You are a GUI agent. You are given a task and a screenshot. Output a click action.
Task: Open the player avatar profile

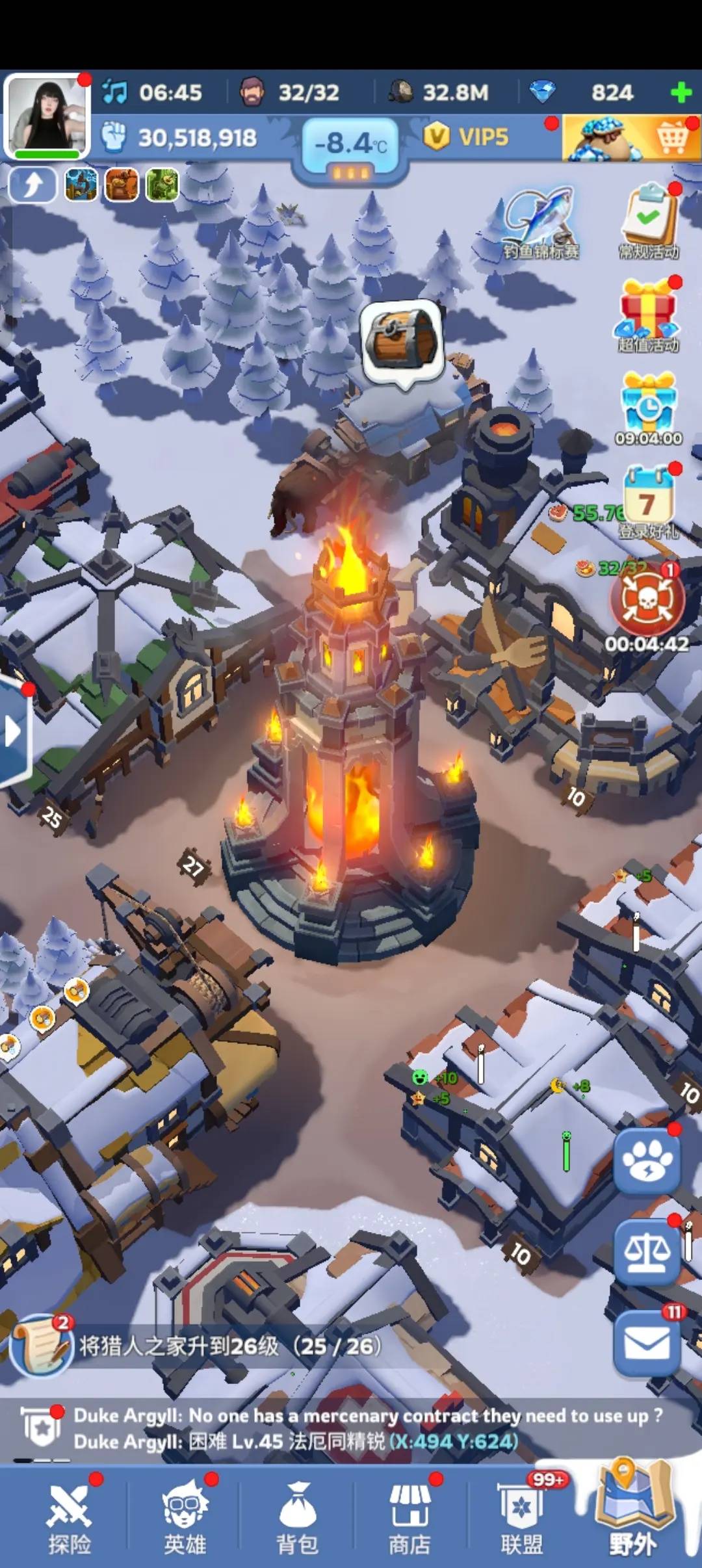point(47,114)
